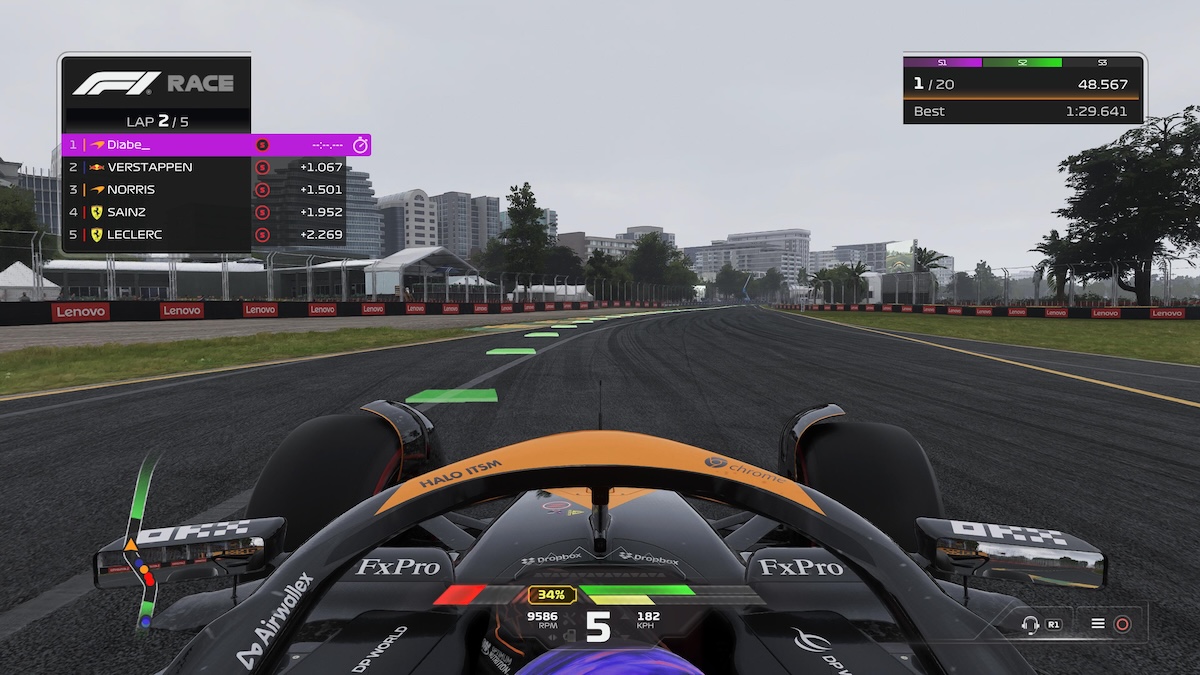Open the three-line menu icon
The image size is (1200, 675).
point(1098,624)
